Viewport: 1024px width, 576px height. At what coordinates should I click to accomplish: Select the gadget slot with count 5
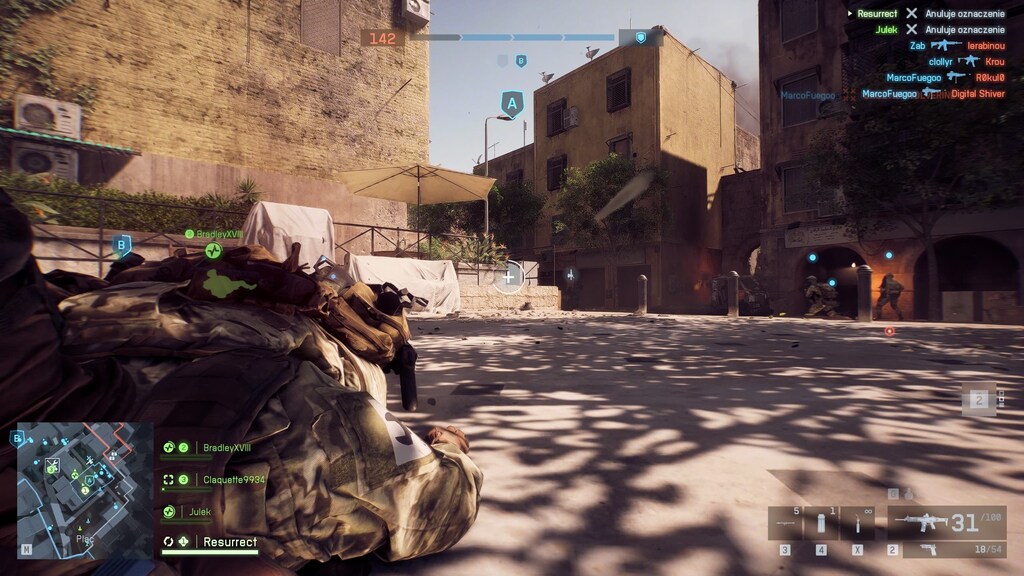coord(785,523)
